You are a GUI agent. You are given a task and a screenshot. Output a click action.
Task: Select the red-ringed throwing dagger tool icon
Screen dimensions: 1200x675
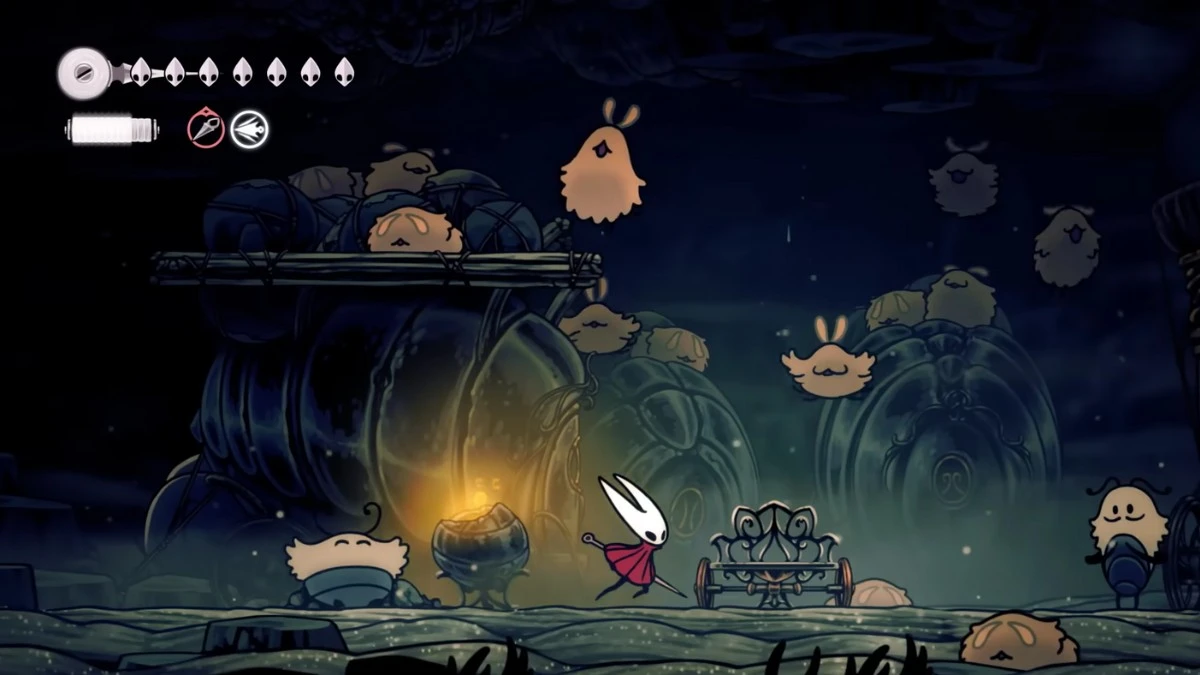(206, 129)
